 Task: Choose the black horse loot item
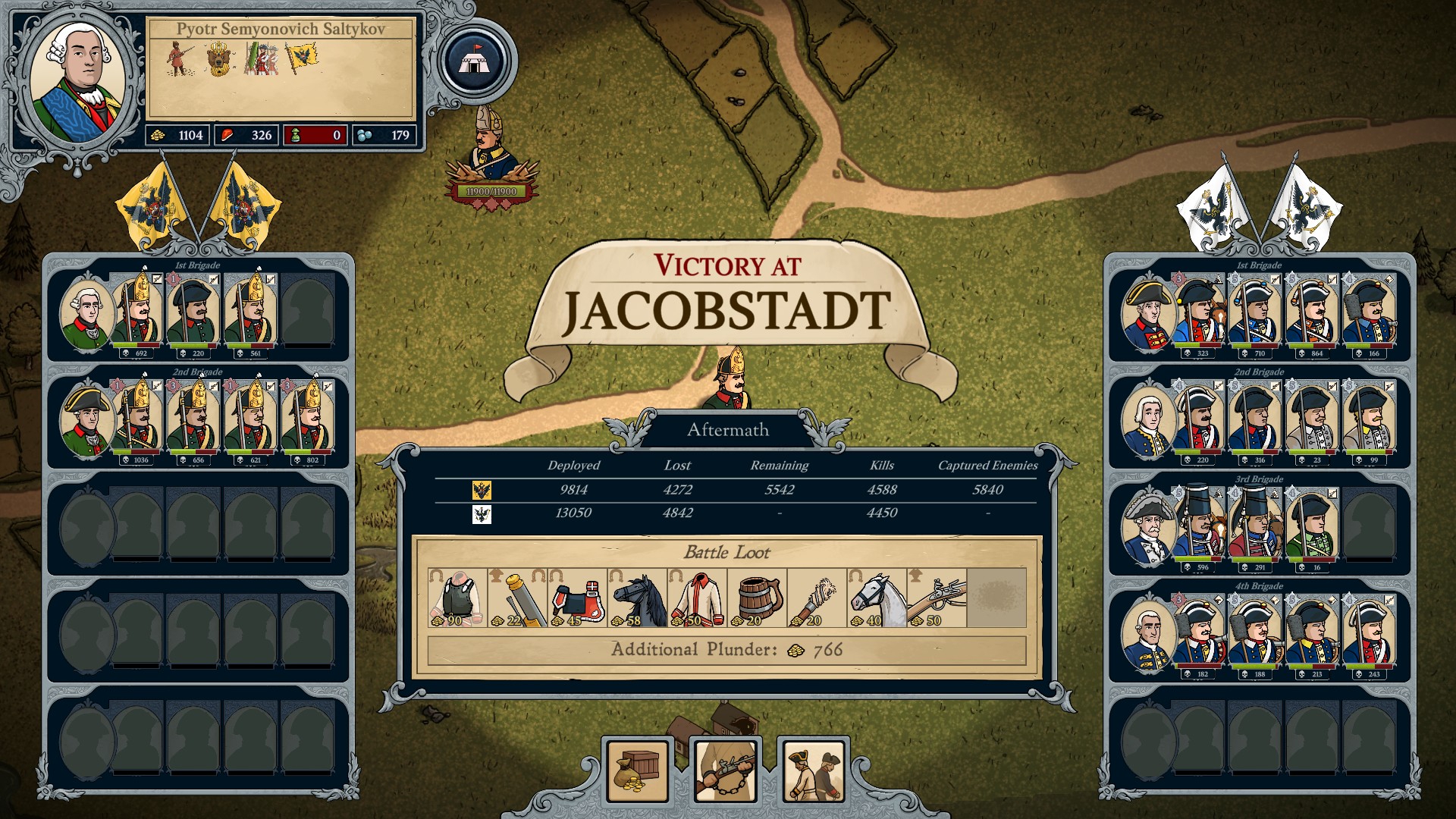coord(637,598)
